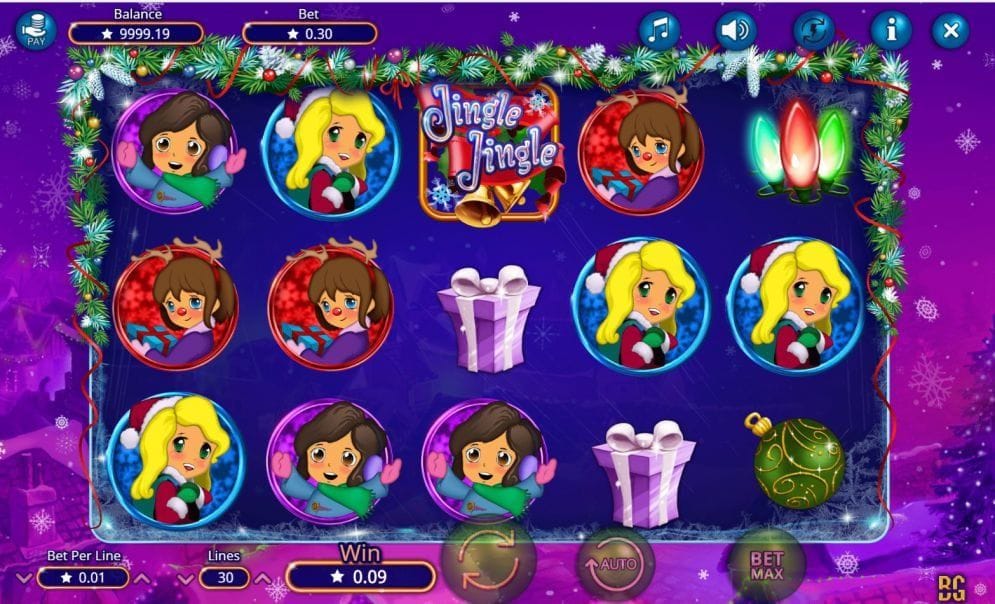Open the game info button
Image resolution: width=995 pixels, height=604 pixels.
pos(890,31)
